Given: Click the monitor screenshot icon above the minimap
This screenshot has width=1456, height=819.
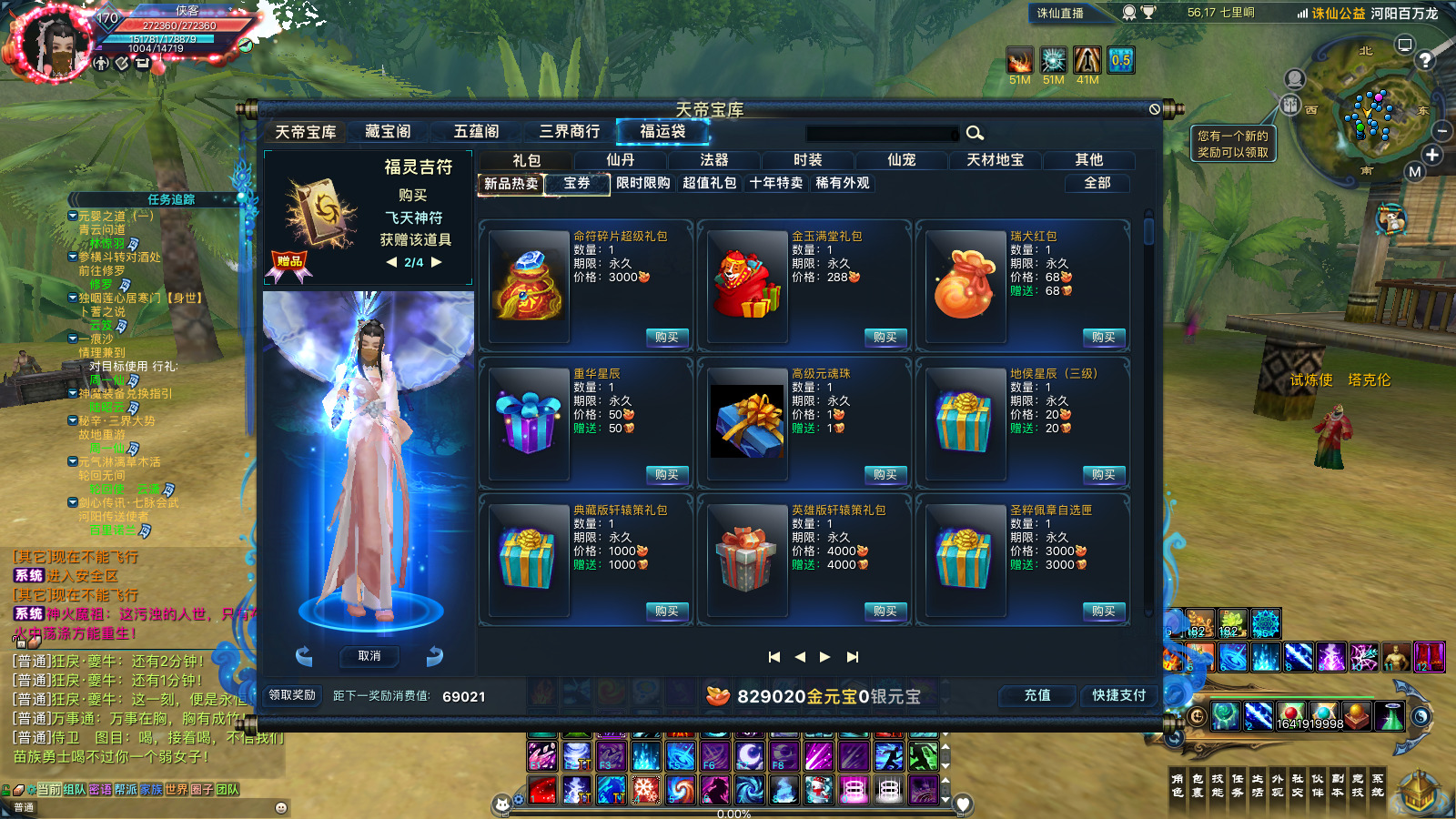Looking at the screenshot, I should [x=1404, y=45].
